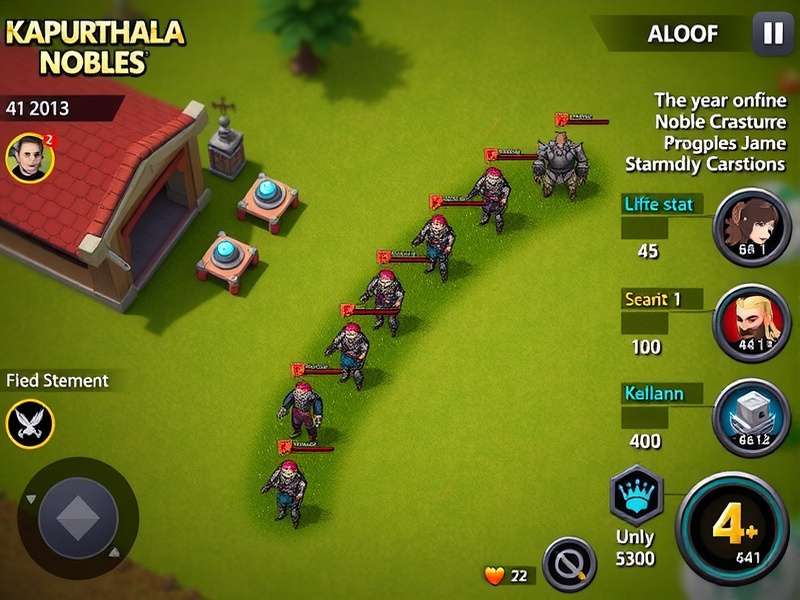The width and height of the screenshot is (800, 600).
Task: Select the Liffe stat label
Action: point(658,205)
